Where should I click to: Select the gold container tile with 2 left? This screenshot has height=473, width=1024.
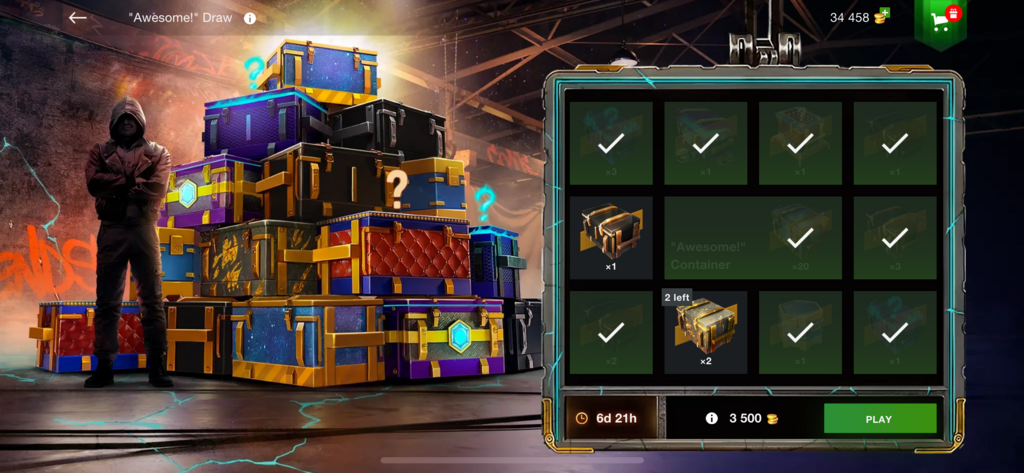705,332
